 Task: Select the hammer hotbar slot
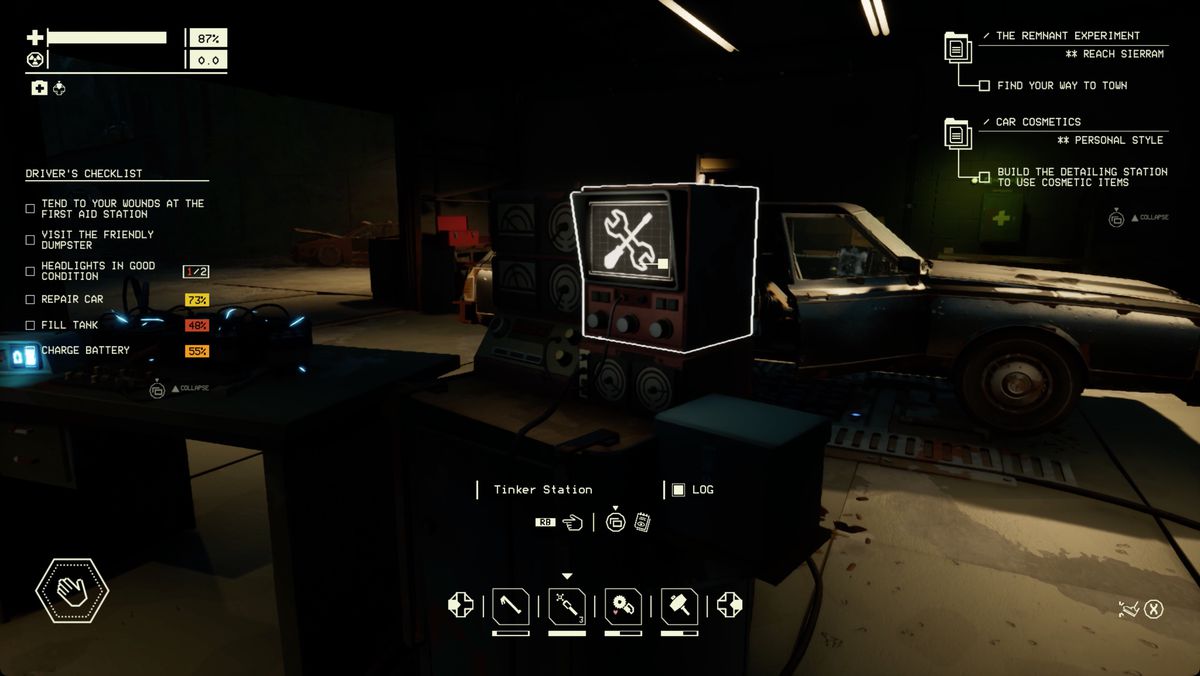pos(679,605)
